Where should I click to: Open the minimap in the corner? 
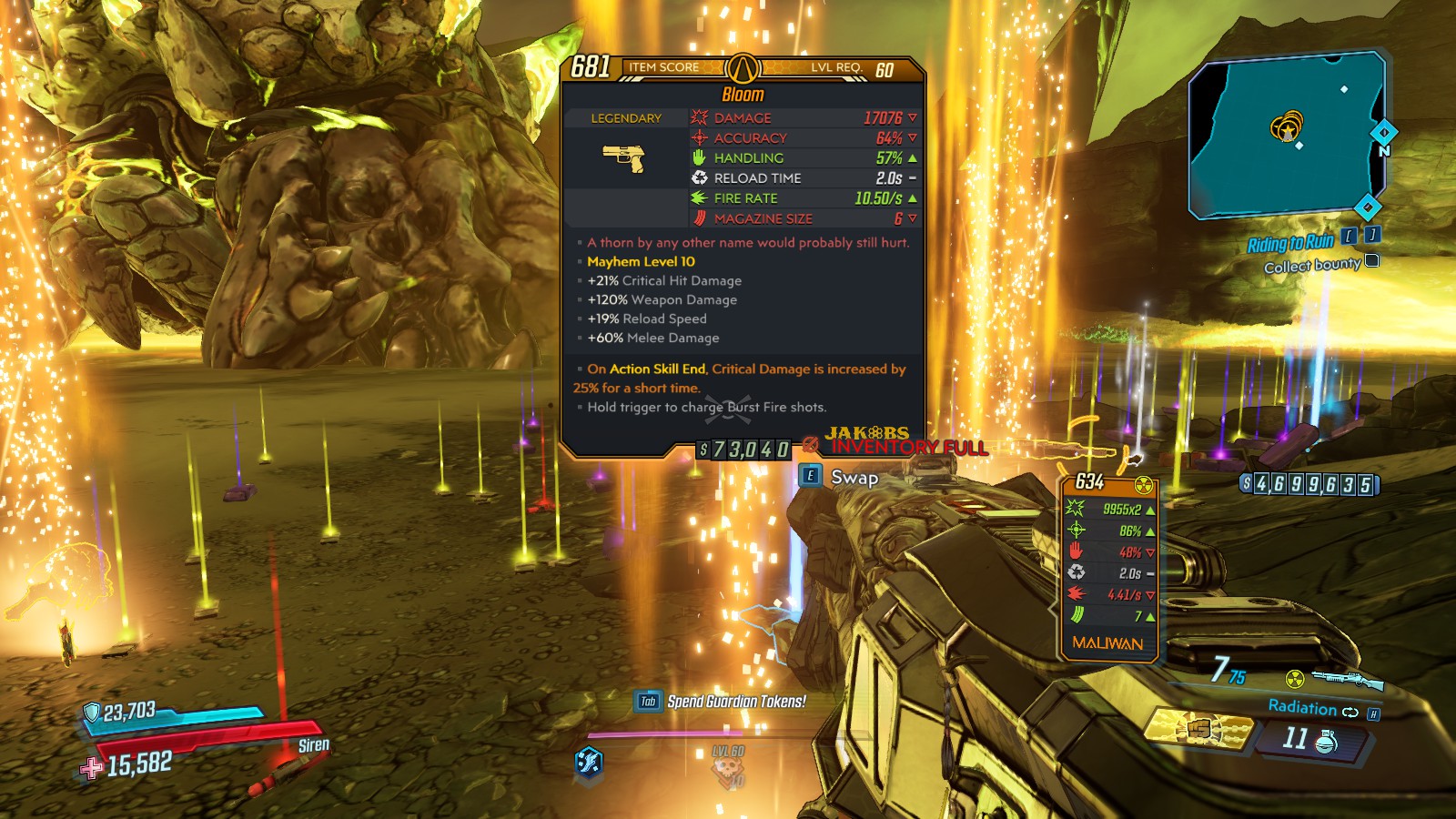[x=1285, y=135]
